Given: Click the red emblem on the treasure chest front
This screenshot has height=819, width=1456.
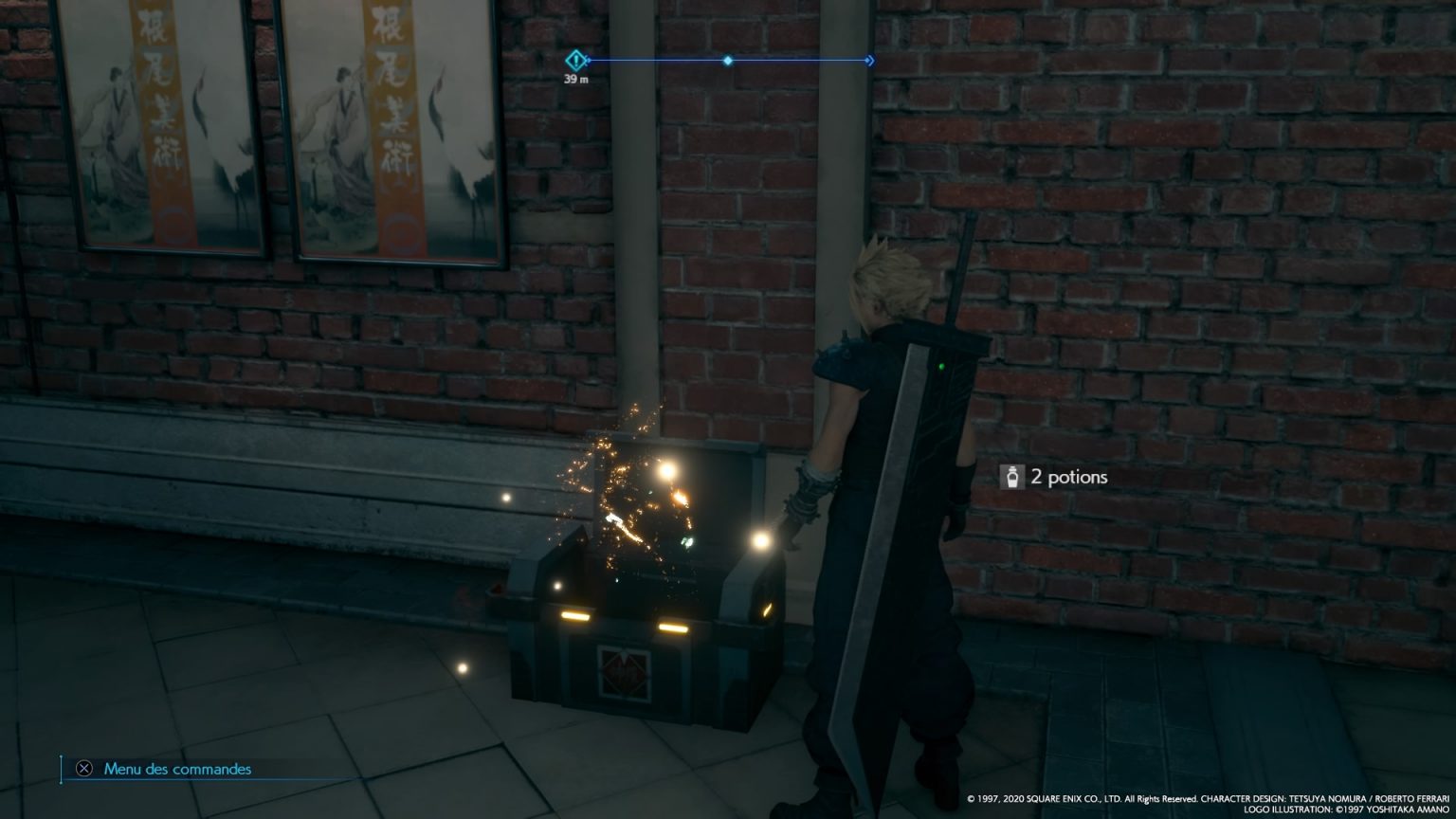Looking at the screenshot, I should (x=625, y=671).
